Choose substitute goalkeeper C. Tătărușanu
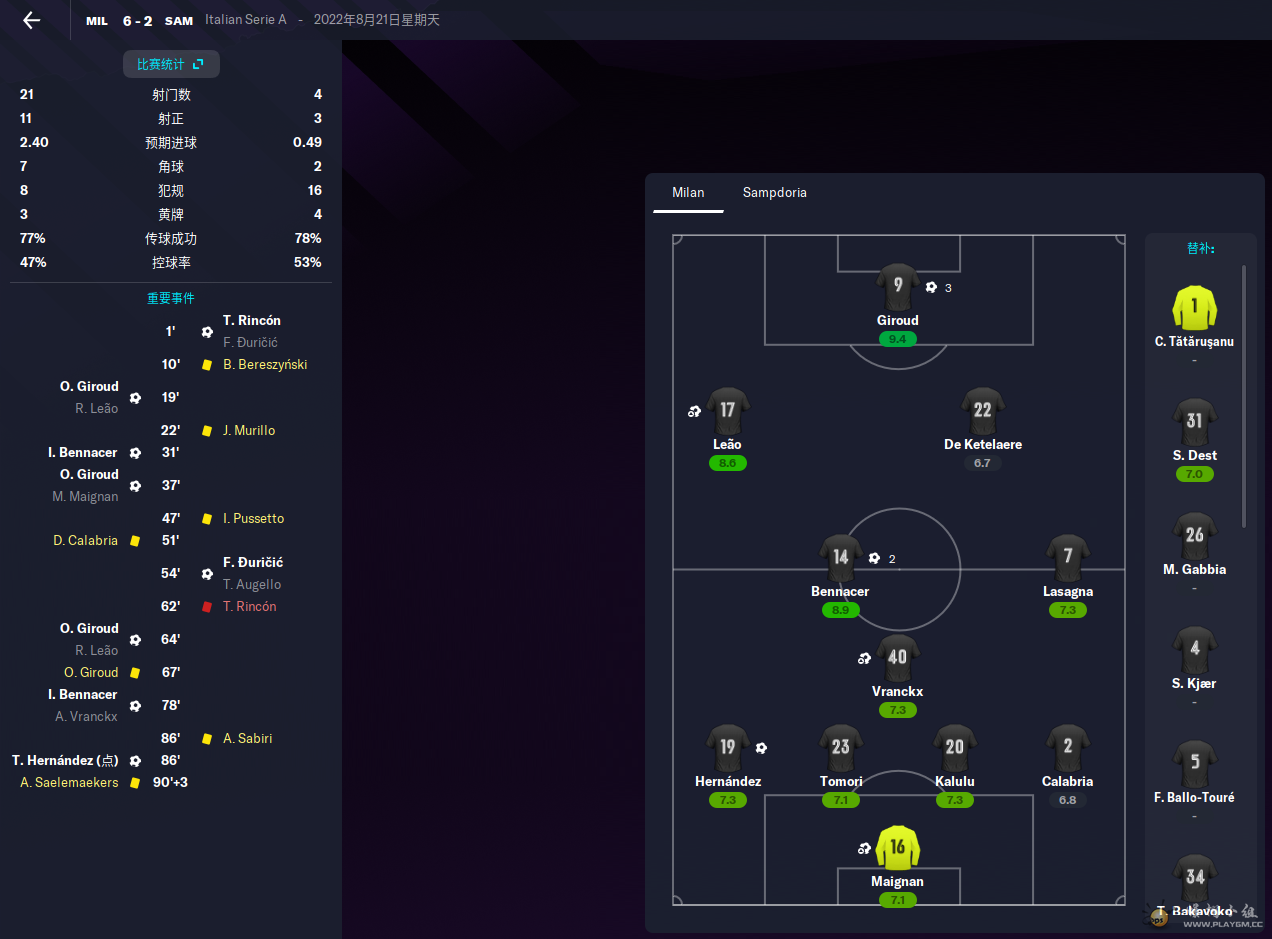 [1194, 309]
